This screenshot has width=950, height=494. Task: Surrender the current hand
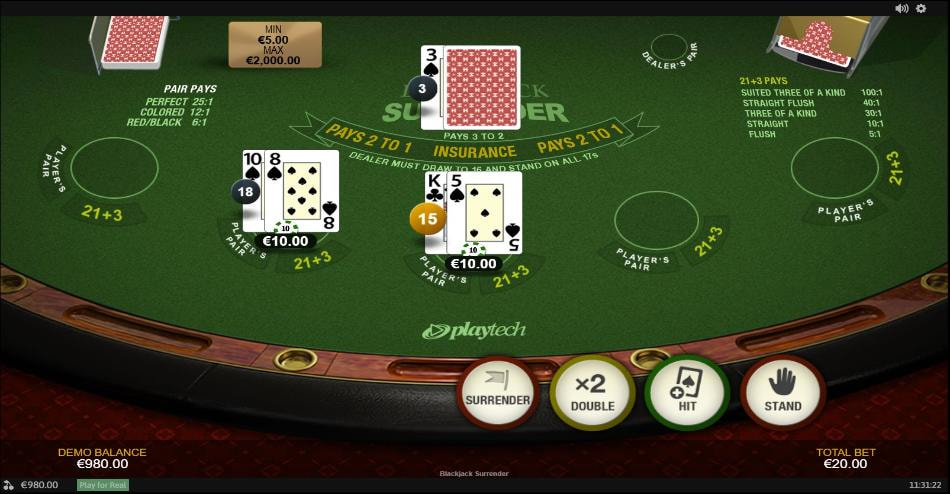[497, 392]
